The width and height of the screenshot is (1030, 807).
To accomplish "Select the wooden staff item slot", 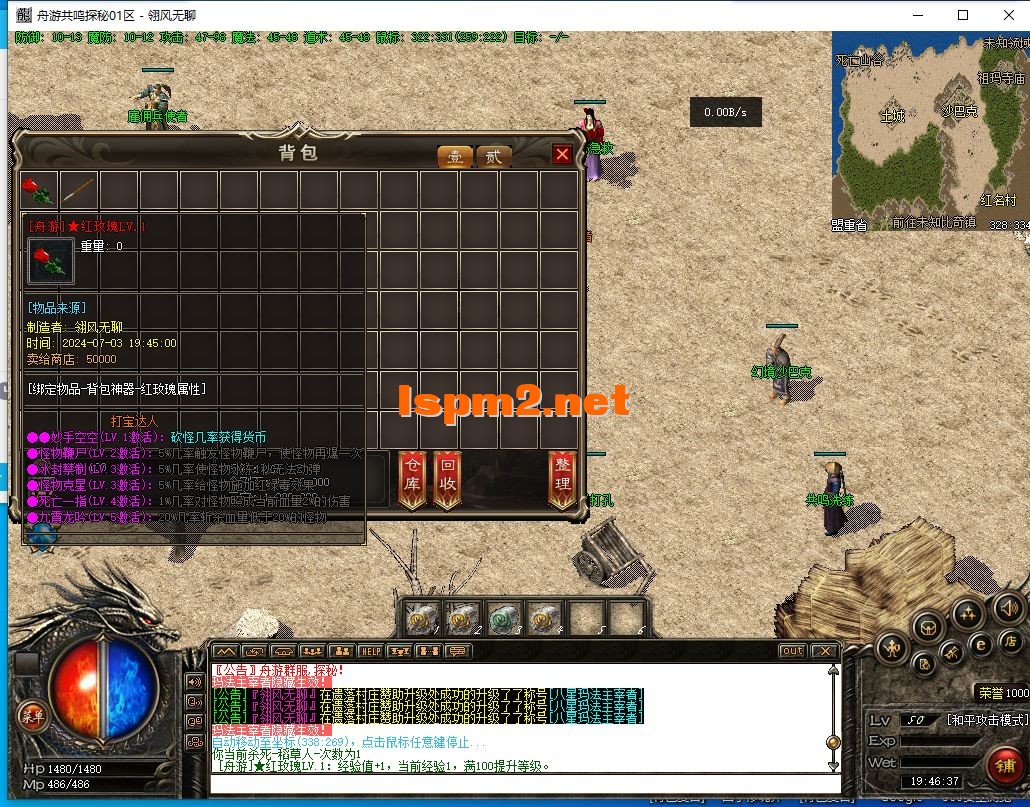I will point(79,190).
